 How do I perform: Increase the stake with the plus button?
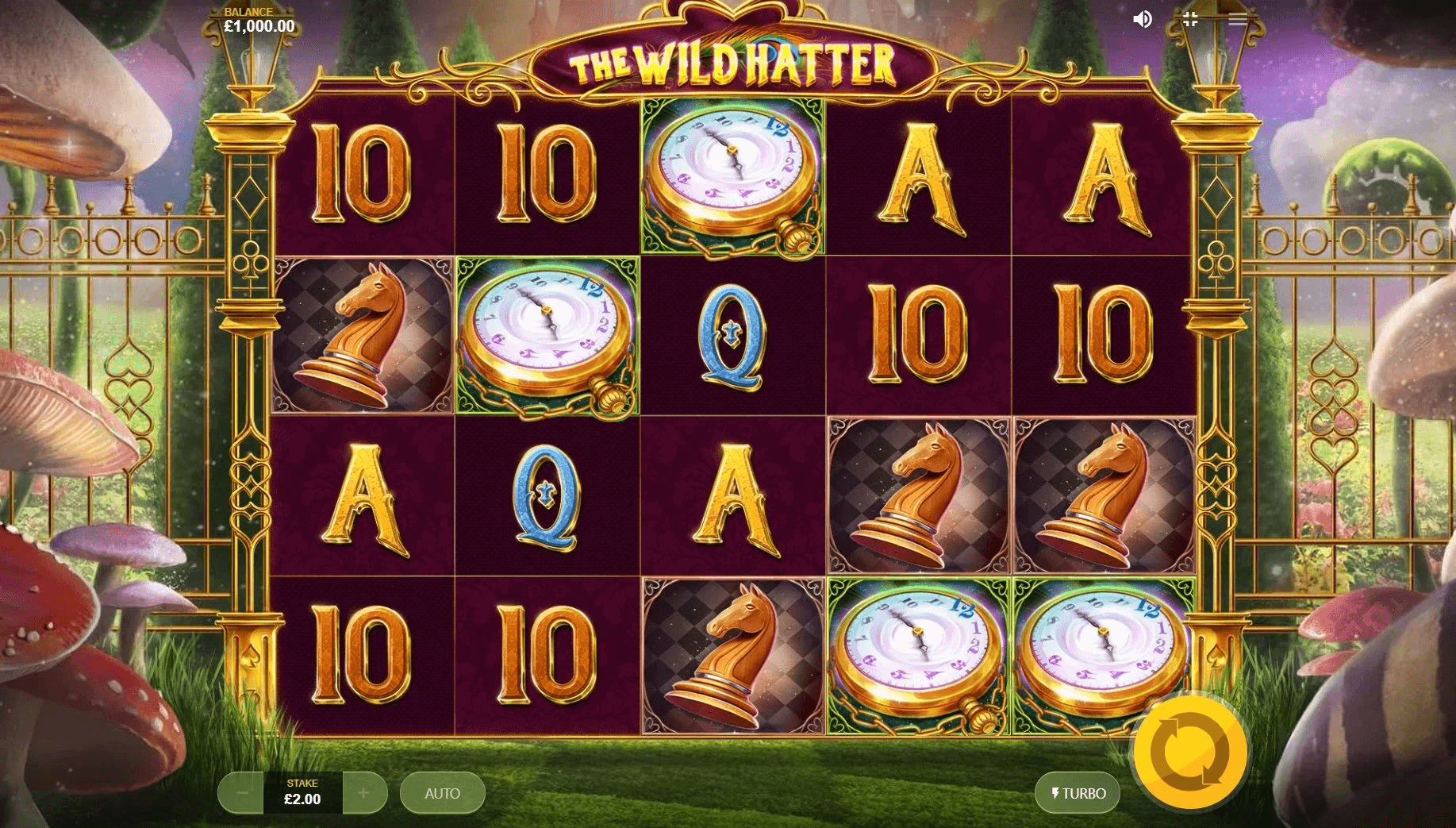[363, 793]
